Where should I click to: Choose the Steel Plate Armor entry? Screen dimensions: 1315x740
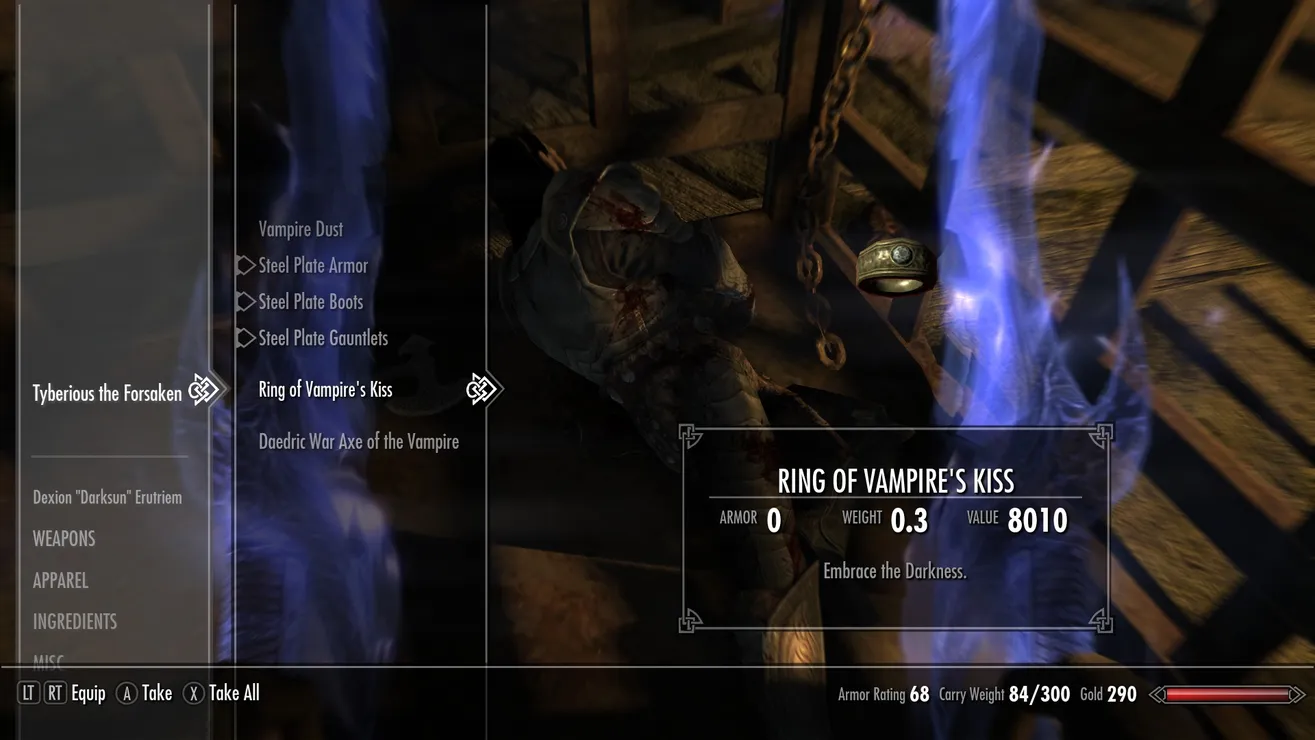313,265
